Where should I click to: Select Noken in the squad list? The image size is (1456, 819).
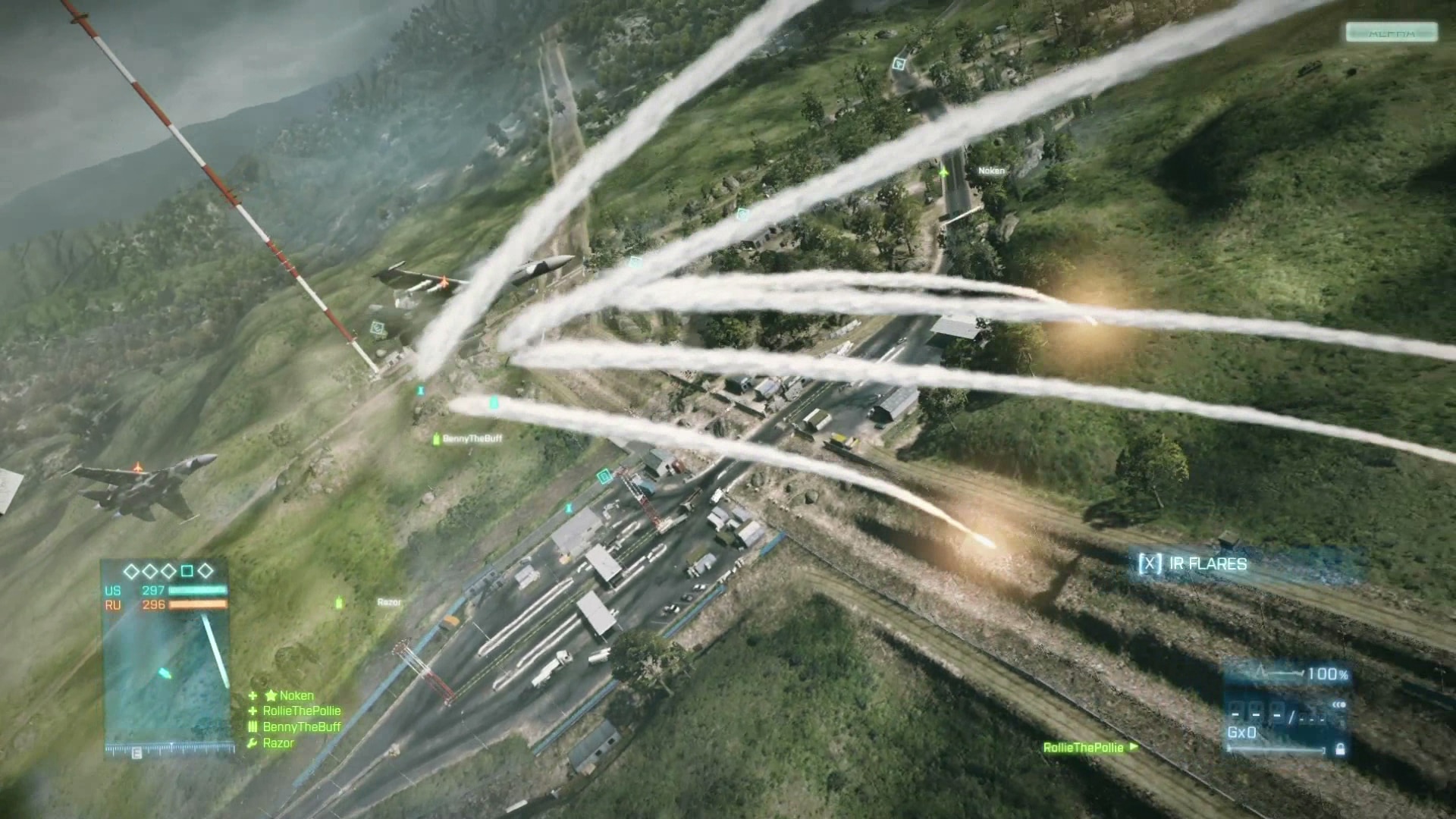click(296, 695)
